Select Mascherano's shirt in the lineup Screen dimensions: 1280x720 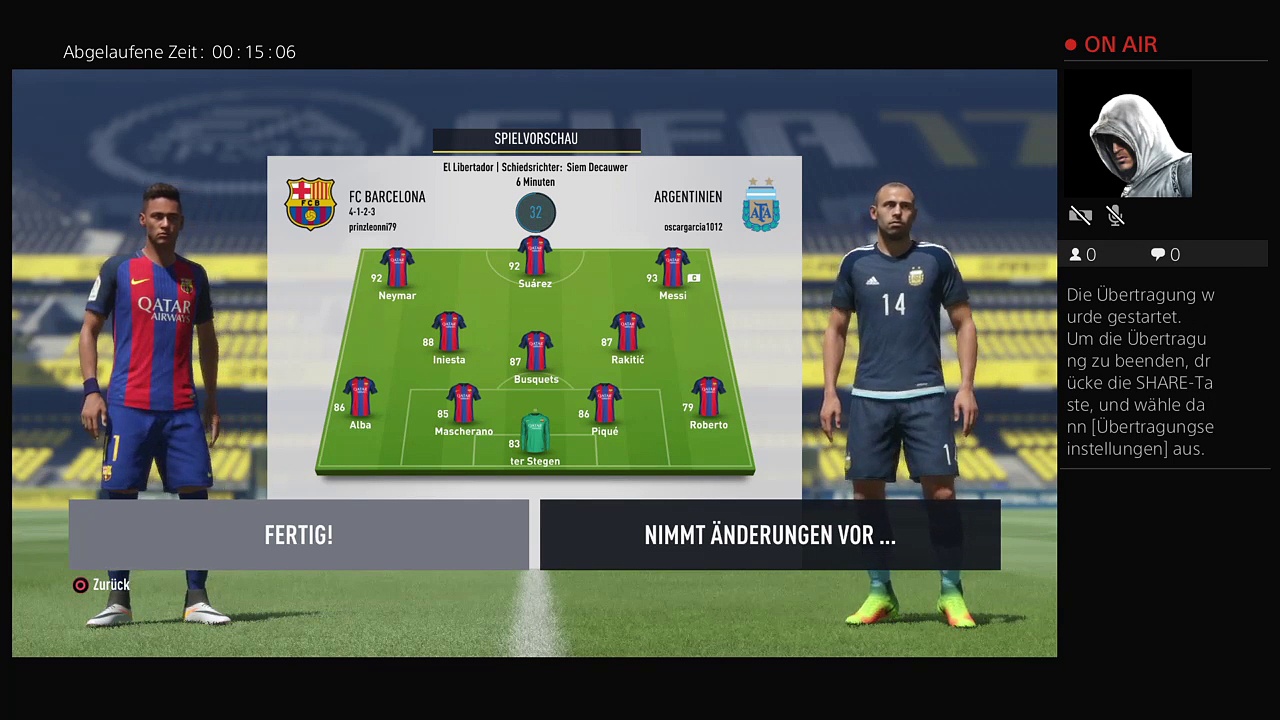pos(464,404)
